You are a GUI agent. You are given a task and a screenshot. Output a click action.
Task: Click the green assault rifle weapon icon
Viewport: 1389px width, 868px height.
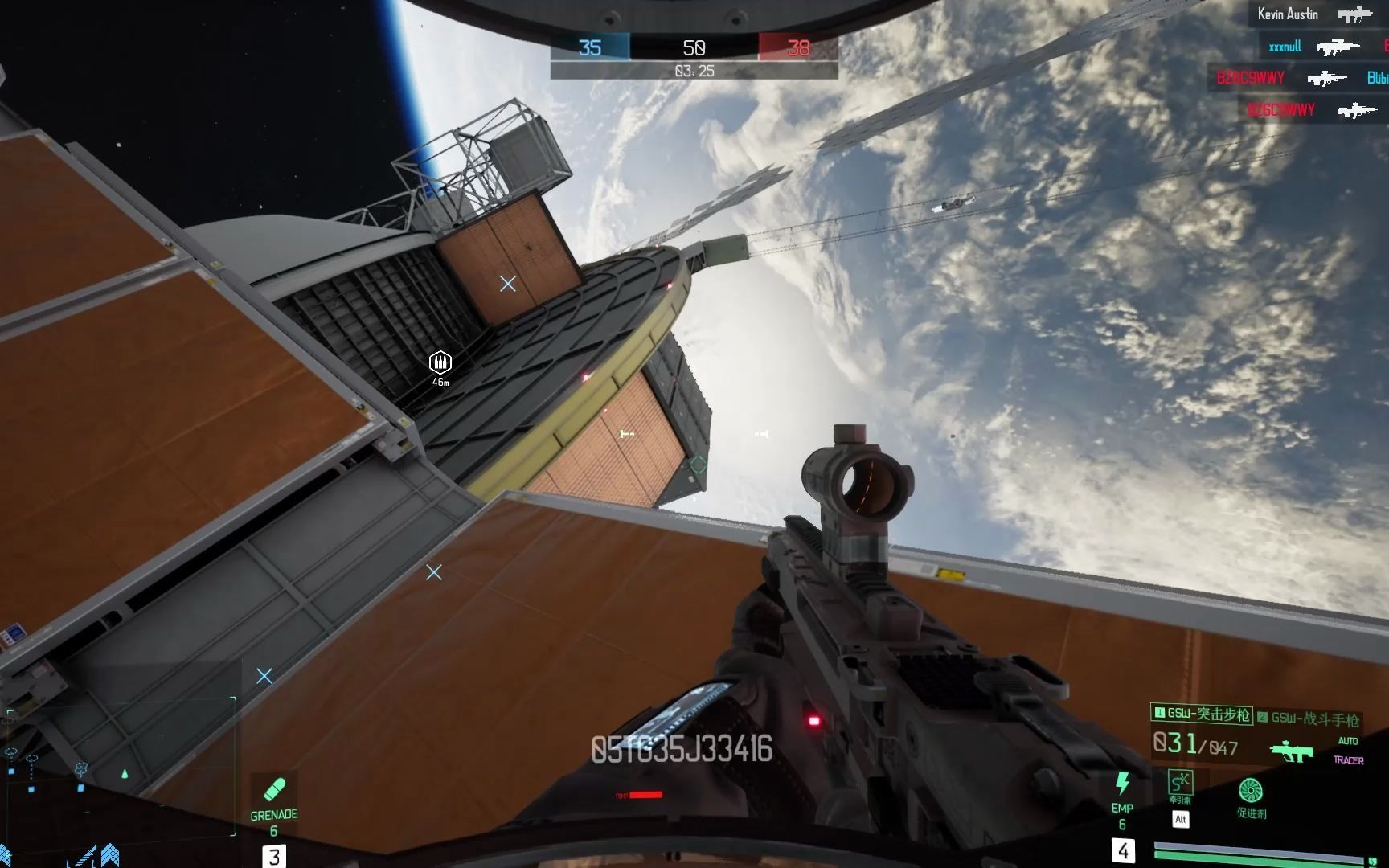pos(1291,751)
